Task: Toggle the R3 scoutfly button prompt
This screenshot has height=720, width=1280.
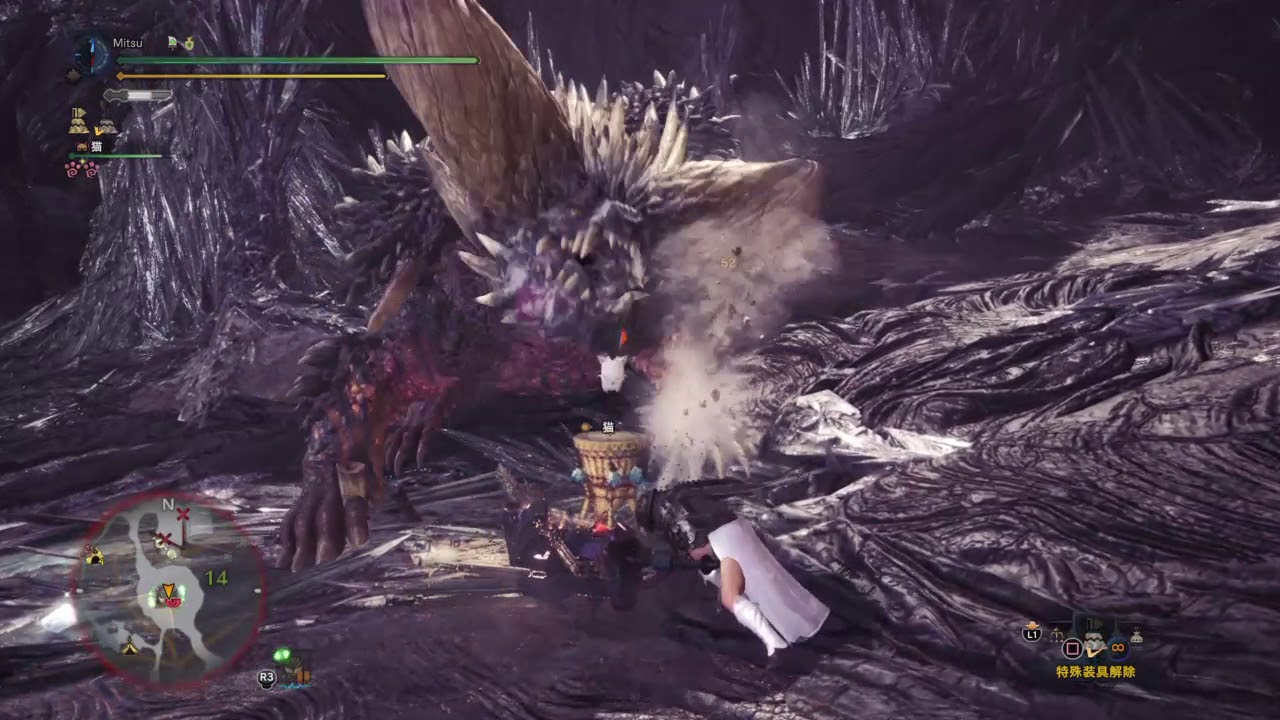Action: tap(266, 677)
